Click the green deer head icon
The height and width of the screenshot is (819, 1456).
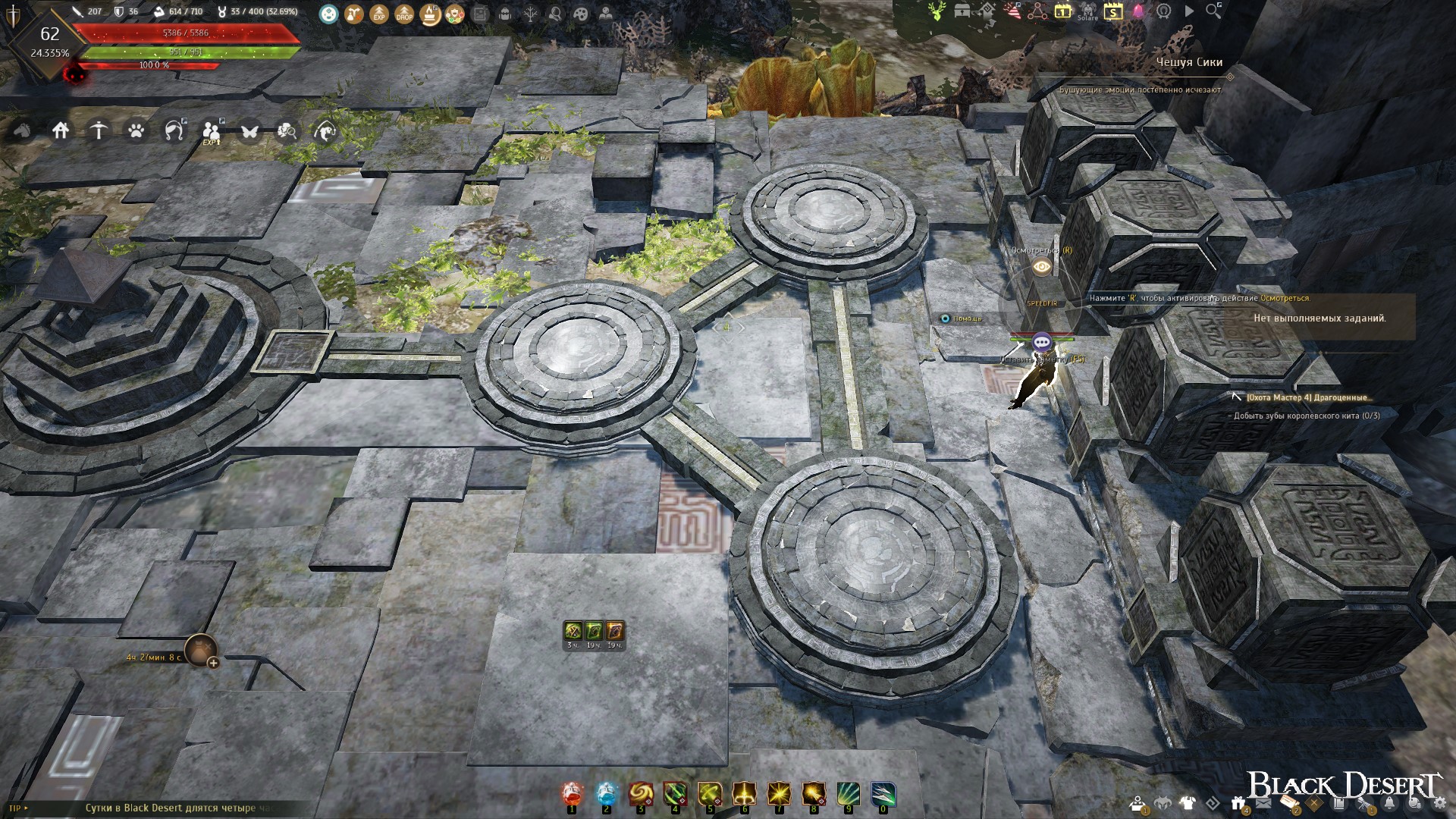(937, 11)
